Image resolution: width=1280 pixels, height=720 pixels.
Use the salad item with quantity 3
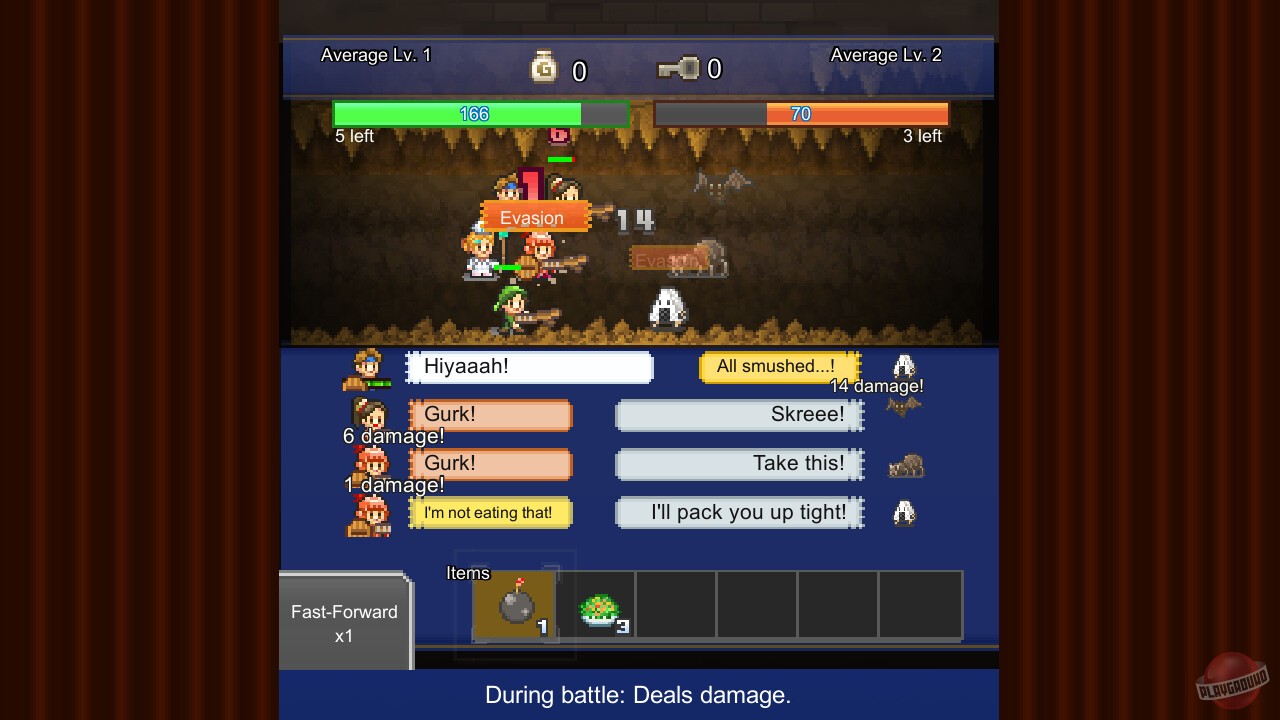coord(594,605)
